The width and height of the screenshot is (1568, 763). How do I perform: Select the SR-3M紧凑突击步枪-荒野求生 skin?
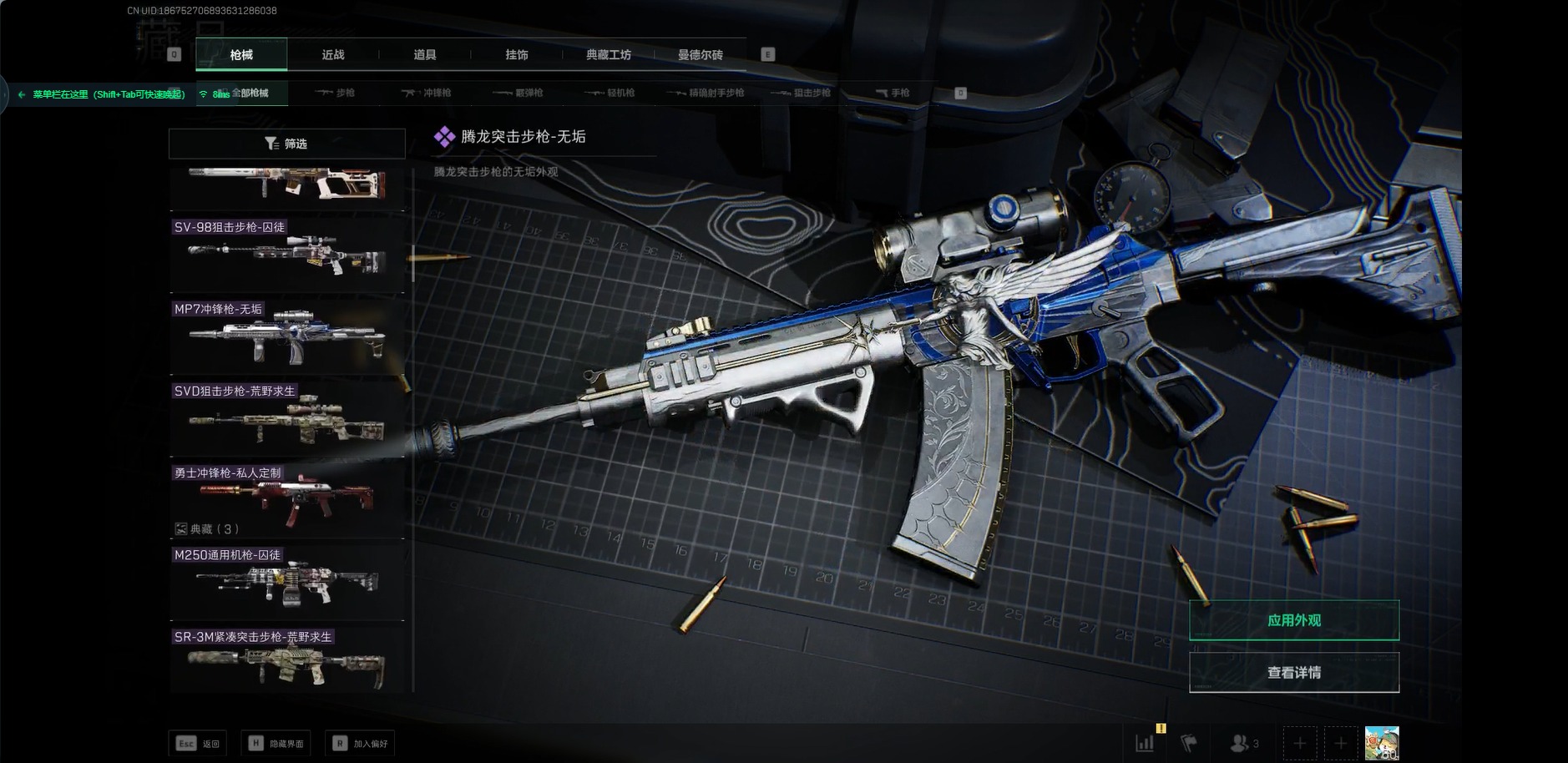(x=286, y=664)
